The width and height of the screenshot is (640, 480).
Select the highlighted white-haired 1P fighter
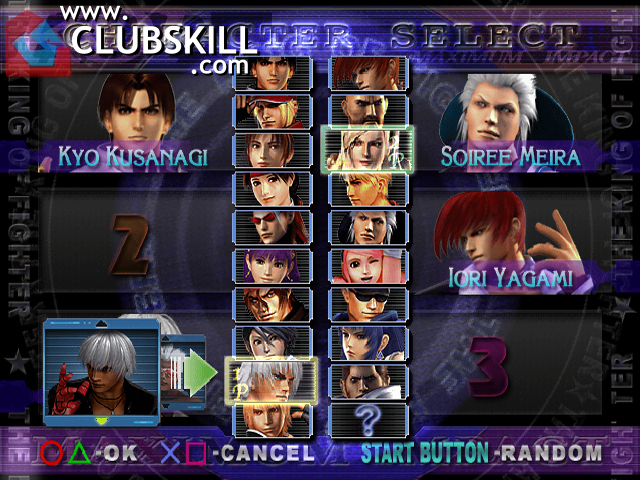[x=272, y=380]
